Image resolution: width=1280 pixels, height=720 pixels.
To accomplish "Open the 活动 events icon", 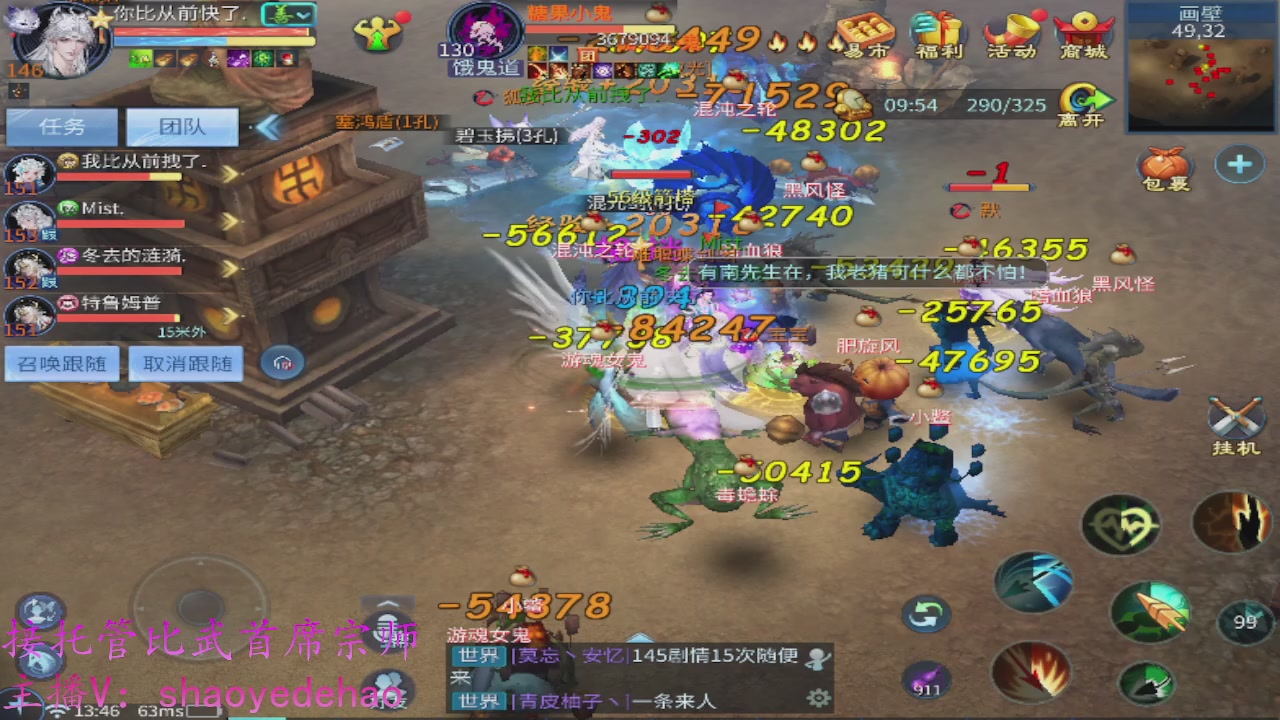I will pos(1010,30).
